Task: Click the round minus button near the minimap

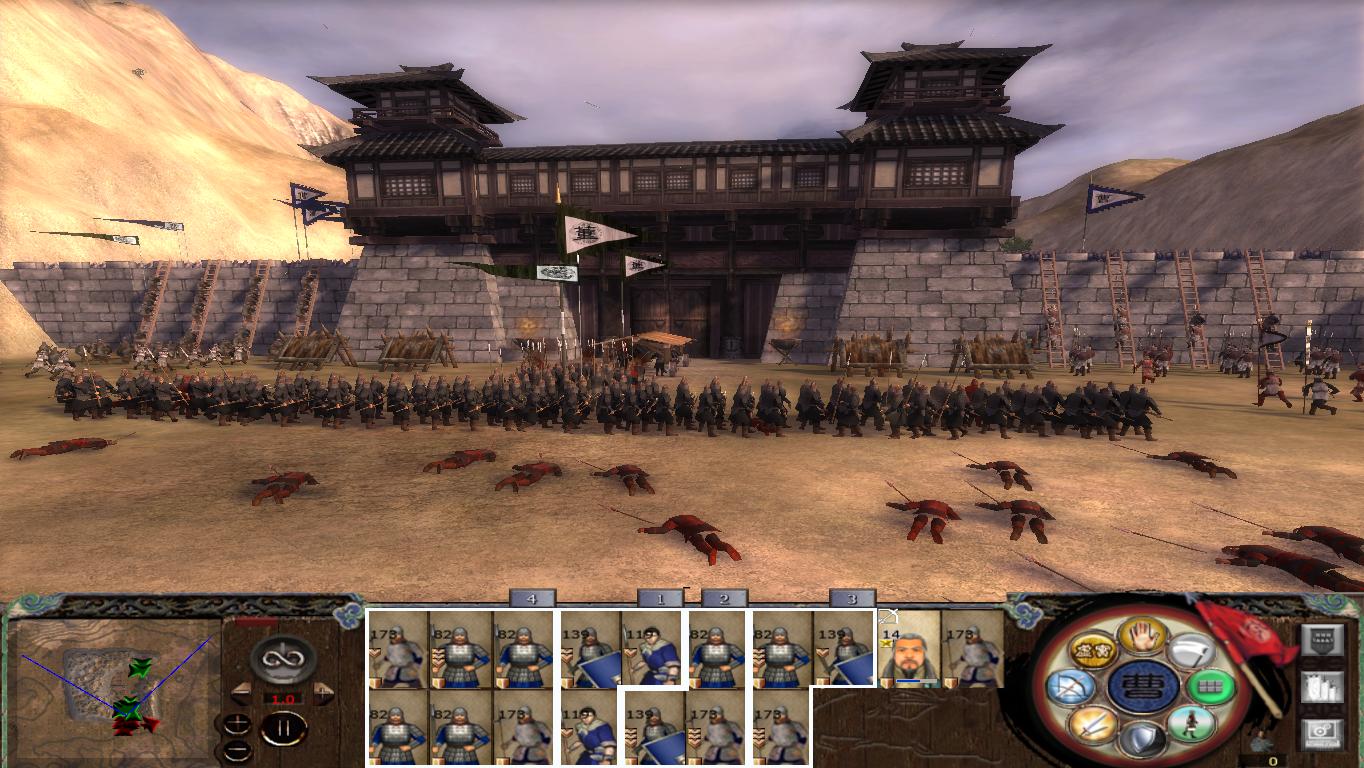Action: [x=237, y=749]
